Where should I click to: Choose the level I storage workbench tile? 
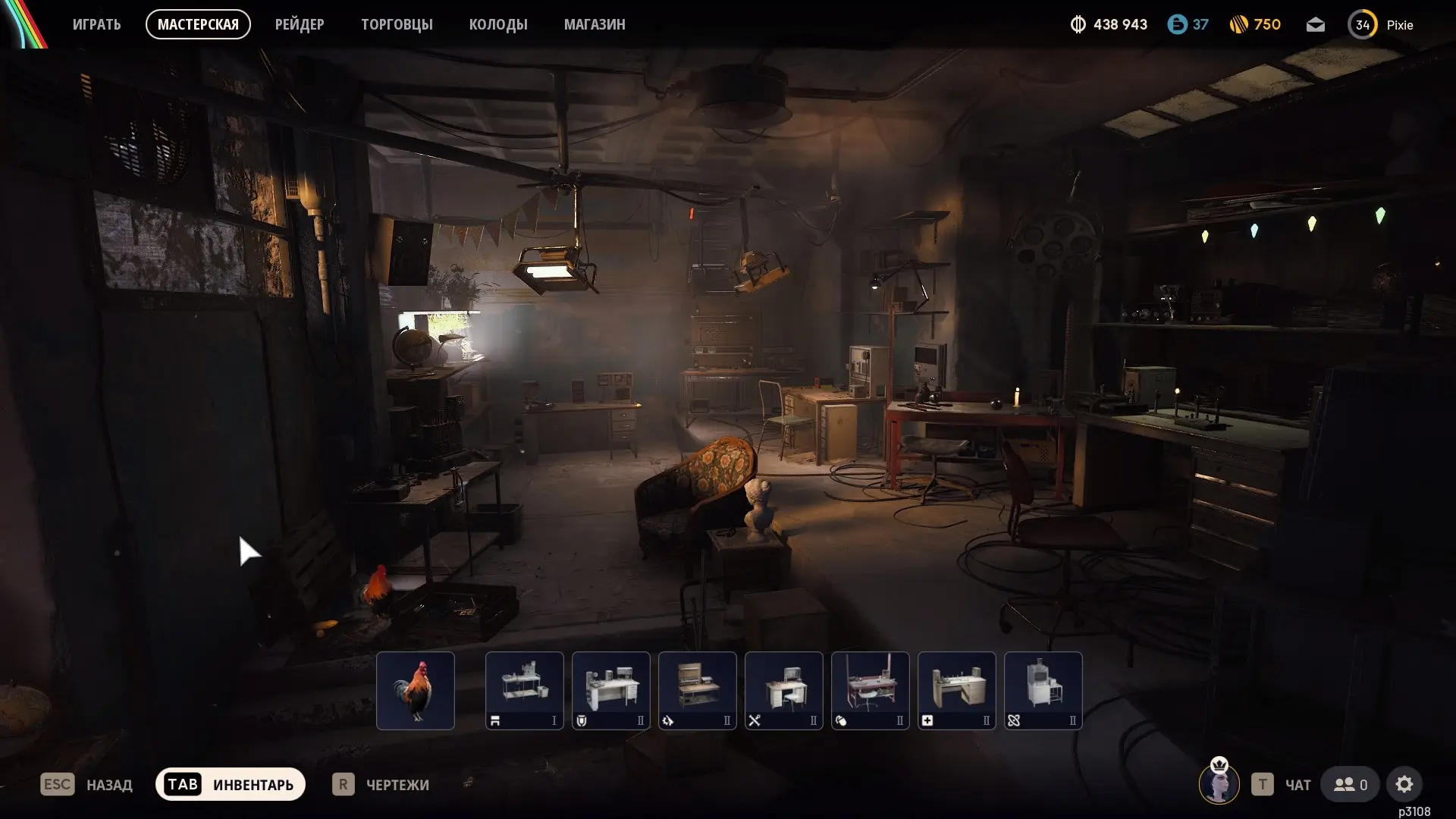pos(525,690)
